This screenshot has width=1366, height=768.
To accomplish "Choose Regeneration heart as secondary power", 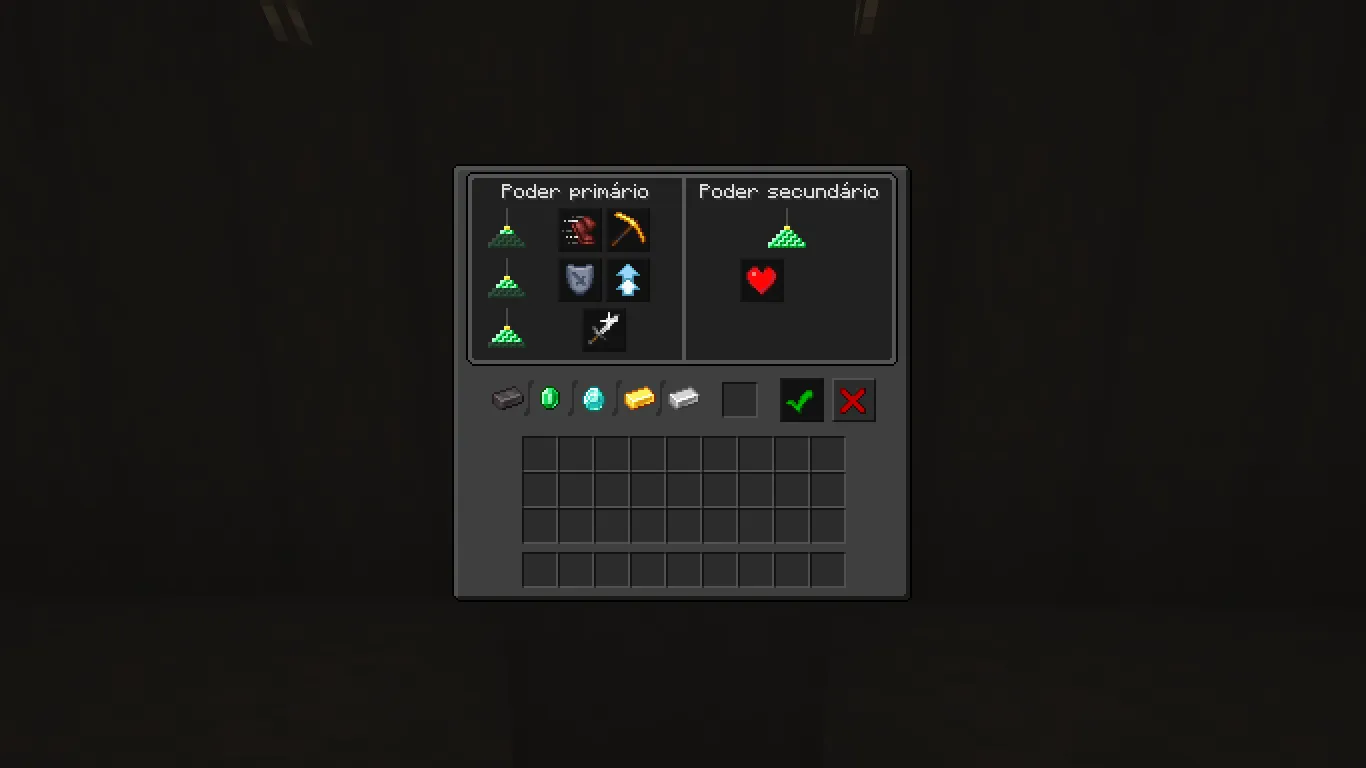I will 762,280.
